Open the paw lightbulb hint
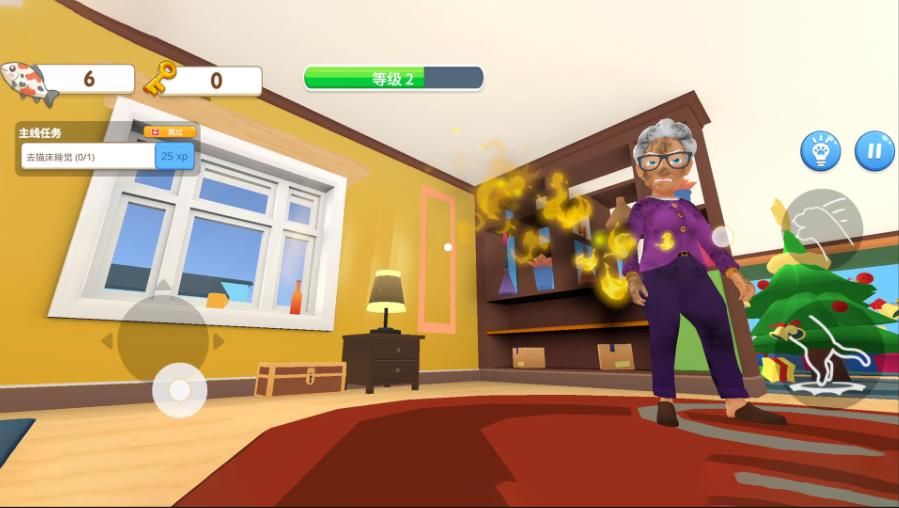Screen dimensions: 899x508 point(820,151)
